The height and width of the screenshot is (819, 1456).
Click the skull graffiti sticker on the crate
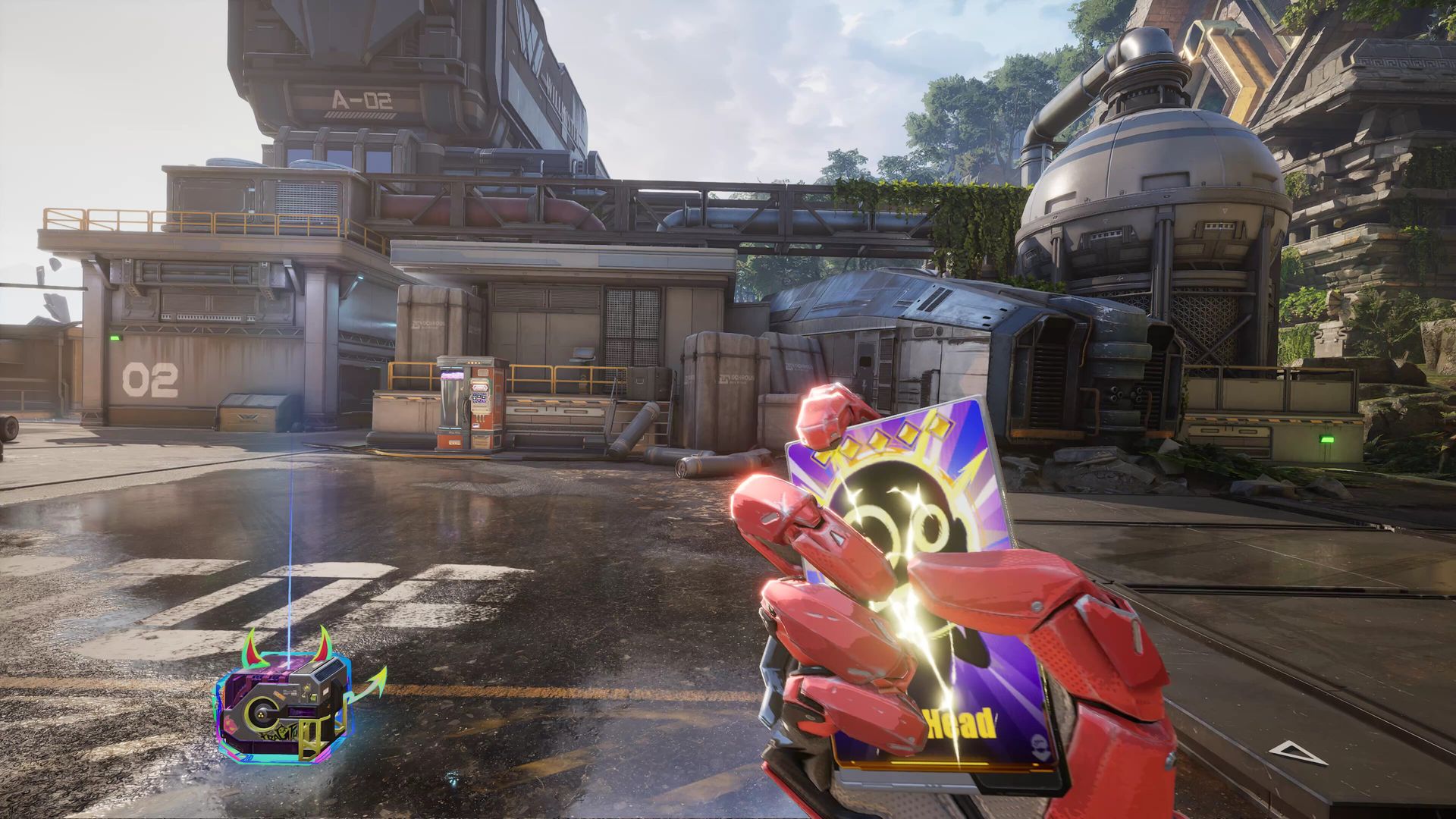click(x=284, y=730)
